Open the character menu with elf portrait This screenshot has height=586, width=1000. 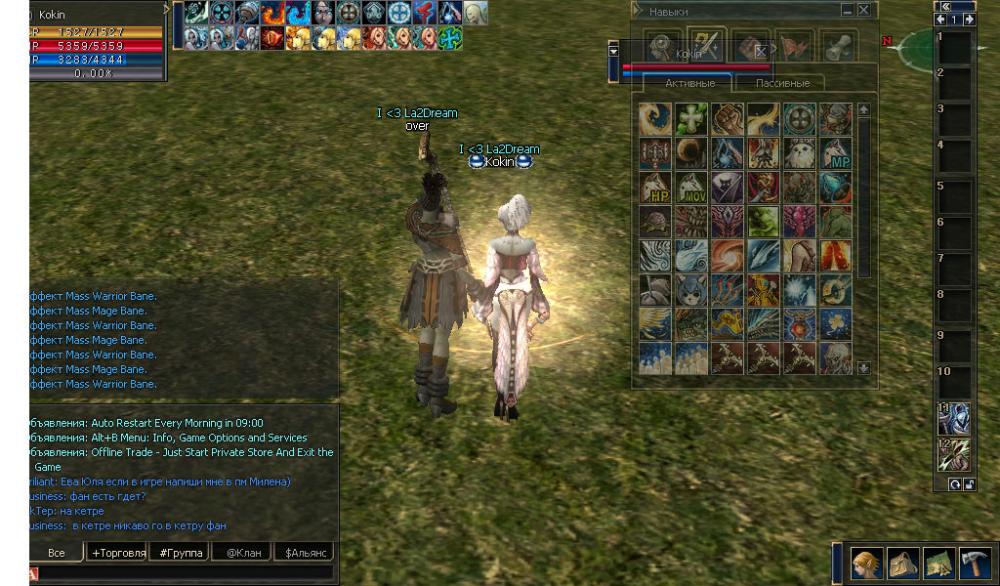(x=865, y=562)
